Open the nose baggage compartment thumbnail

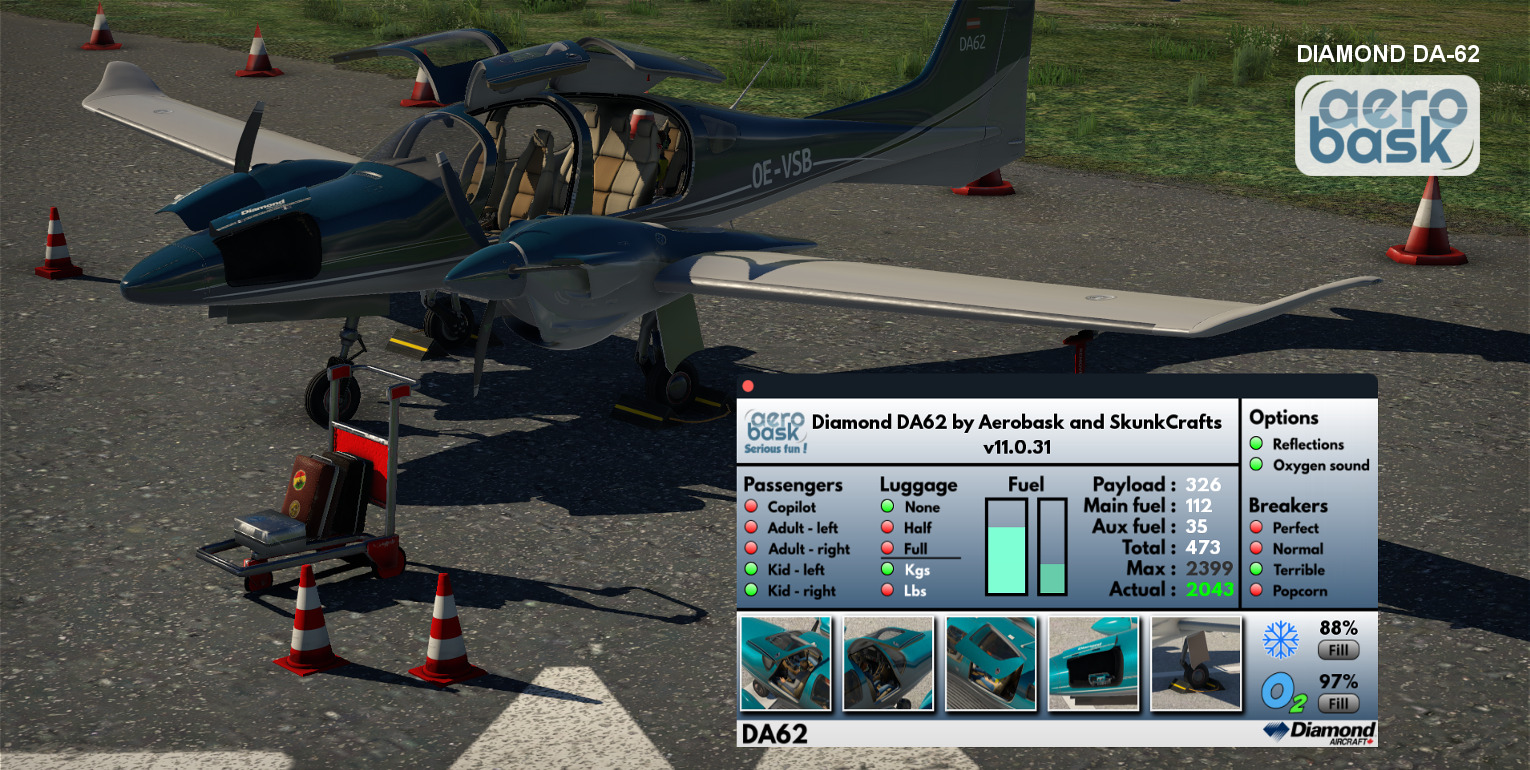pos(1093,664)
